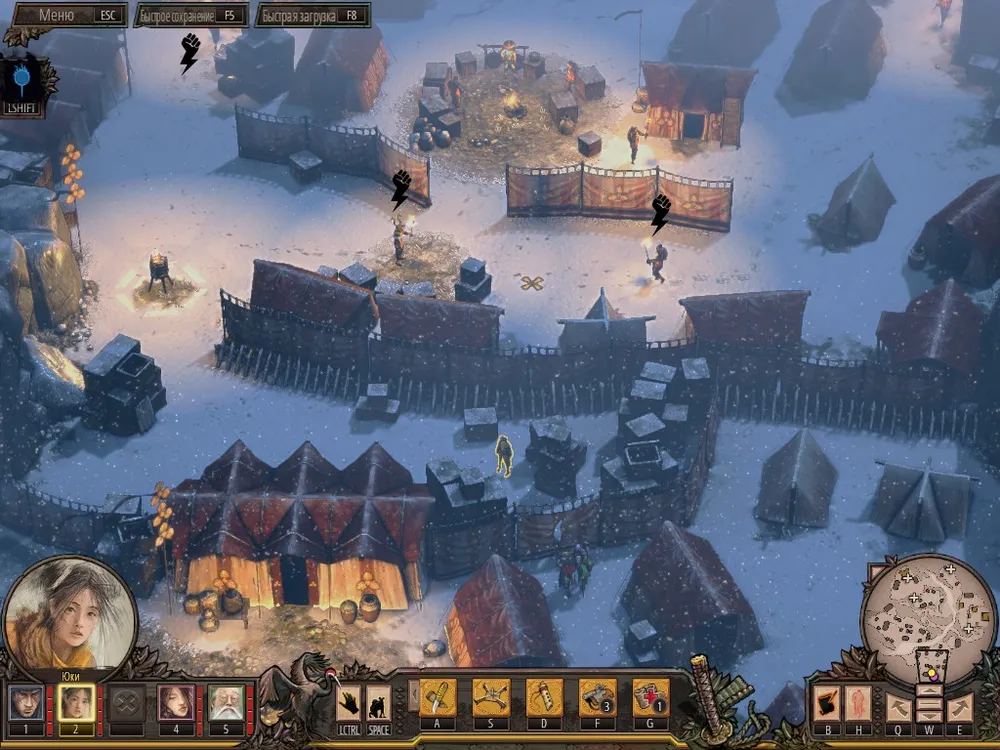The height and width of the screenshot is (750, 1000).
Task: Rotate camera with left arrow button
Action: [x=898, y=707]
